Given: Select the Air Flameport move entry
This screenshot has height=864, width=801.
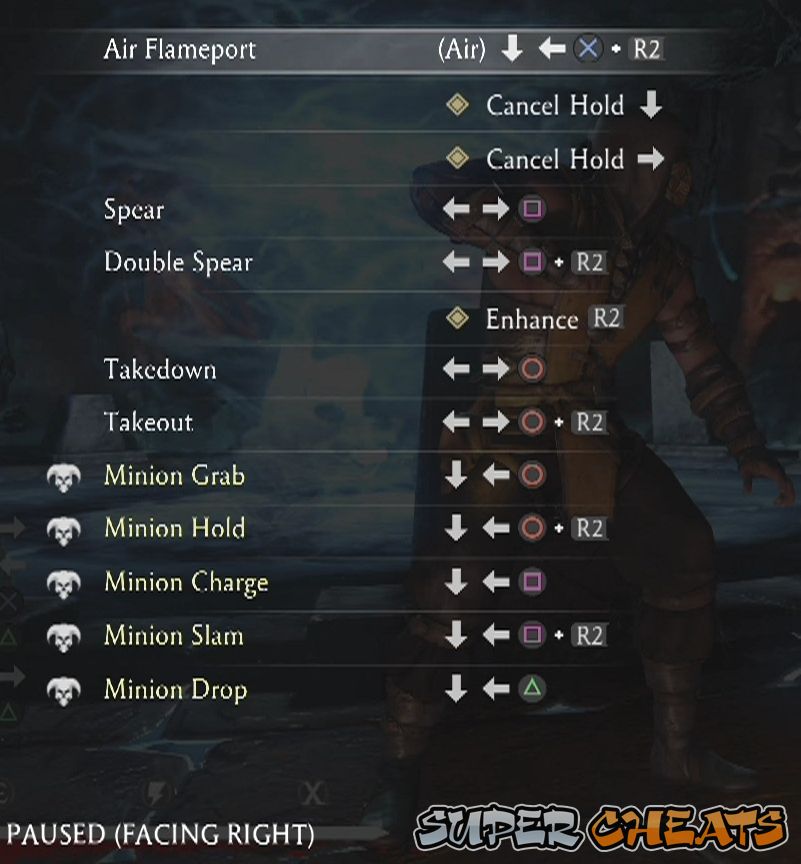Looking at the screenshot, I should click(180, 49).
